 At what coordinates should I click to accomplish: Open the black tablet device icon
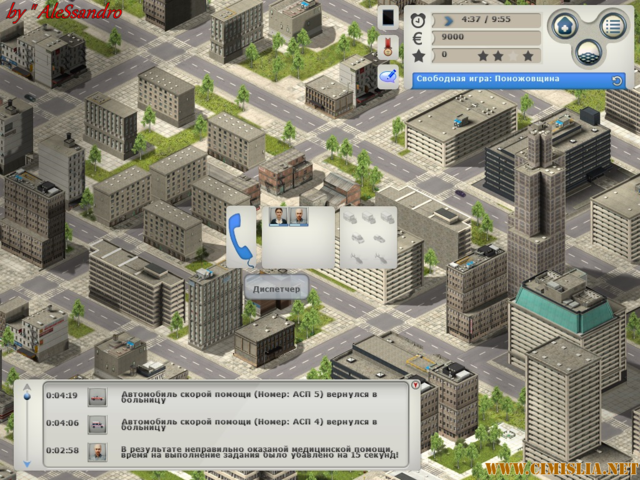(388, 18)
